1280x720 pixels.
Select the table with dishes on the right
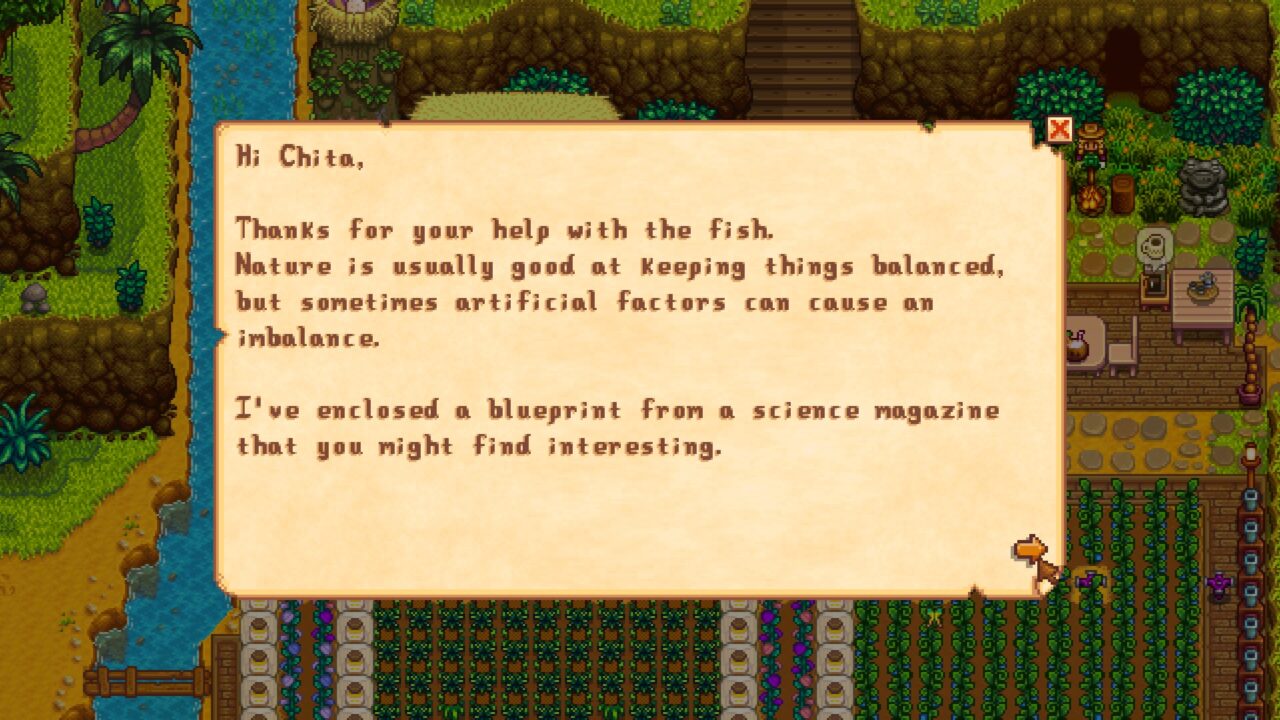click(x=1202, y=289)
